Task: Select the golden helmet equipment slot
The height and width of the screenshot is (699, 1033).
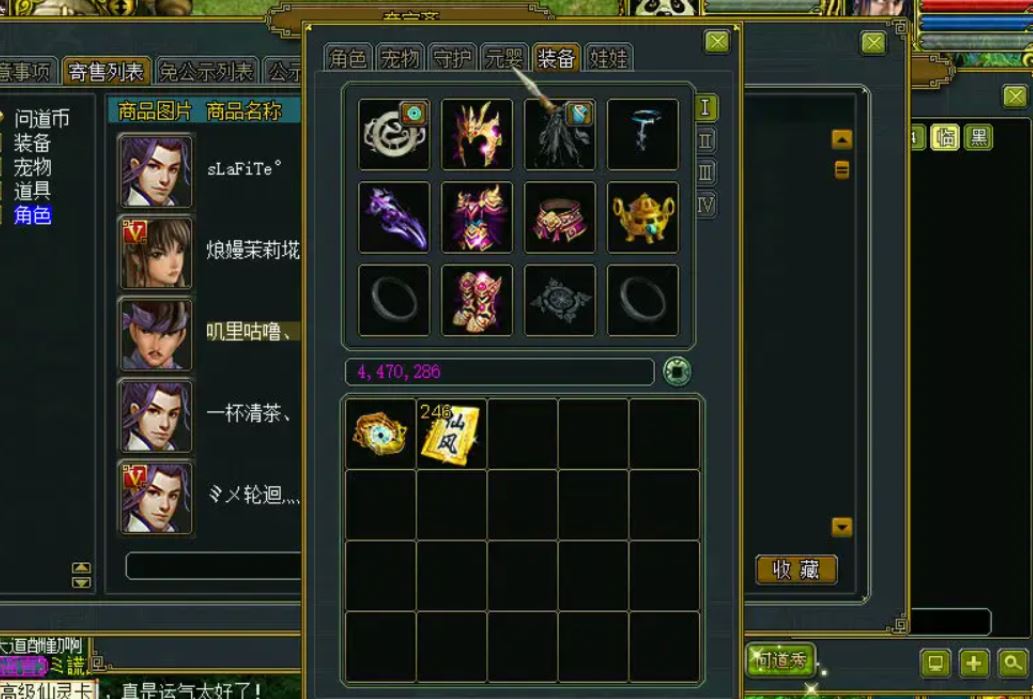Action: point(477,134)
